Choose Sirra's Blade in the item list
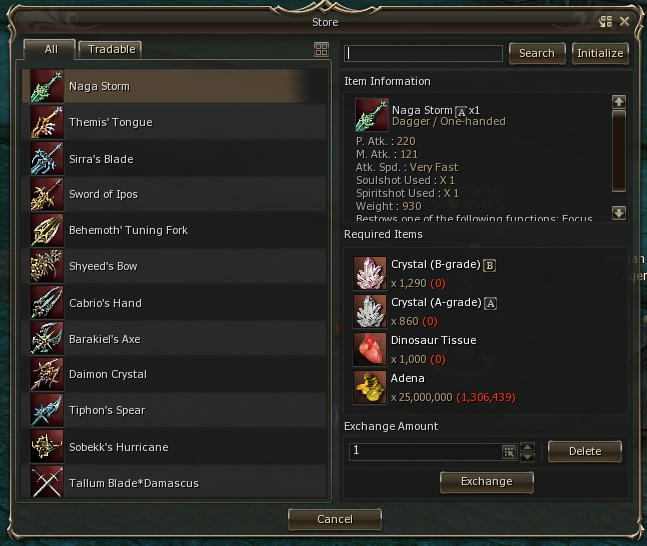 click(176, 159)
